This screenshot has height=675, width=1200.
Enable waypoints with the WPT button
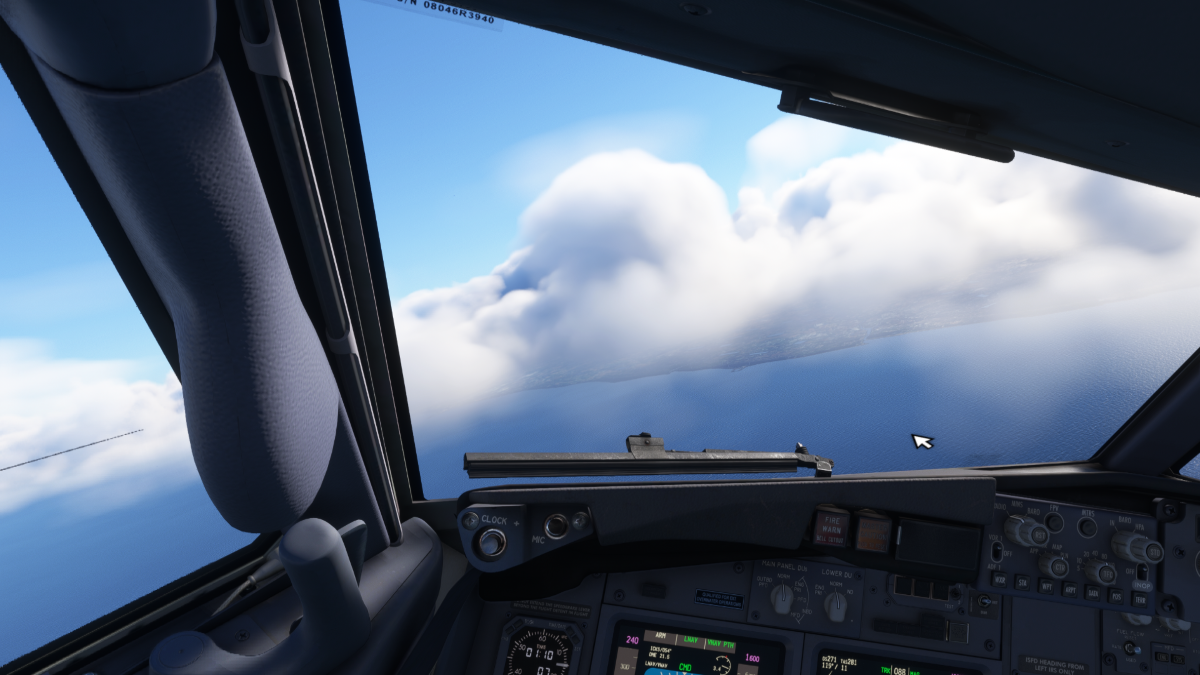point(1046,586)
